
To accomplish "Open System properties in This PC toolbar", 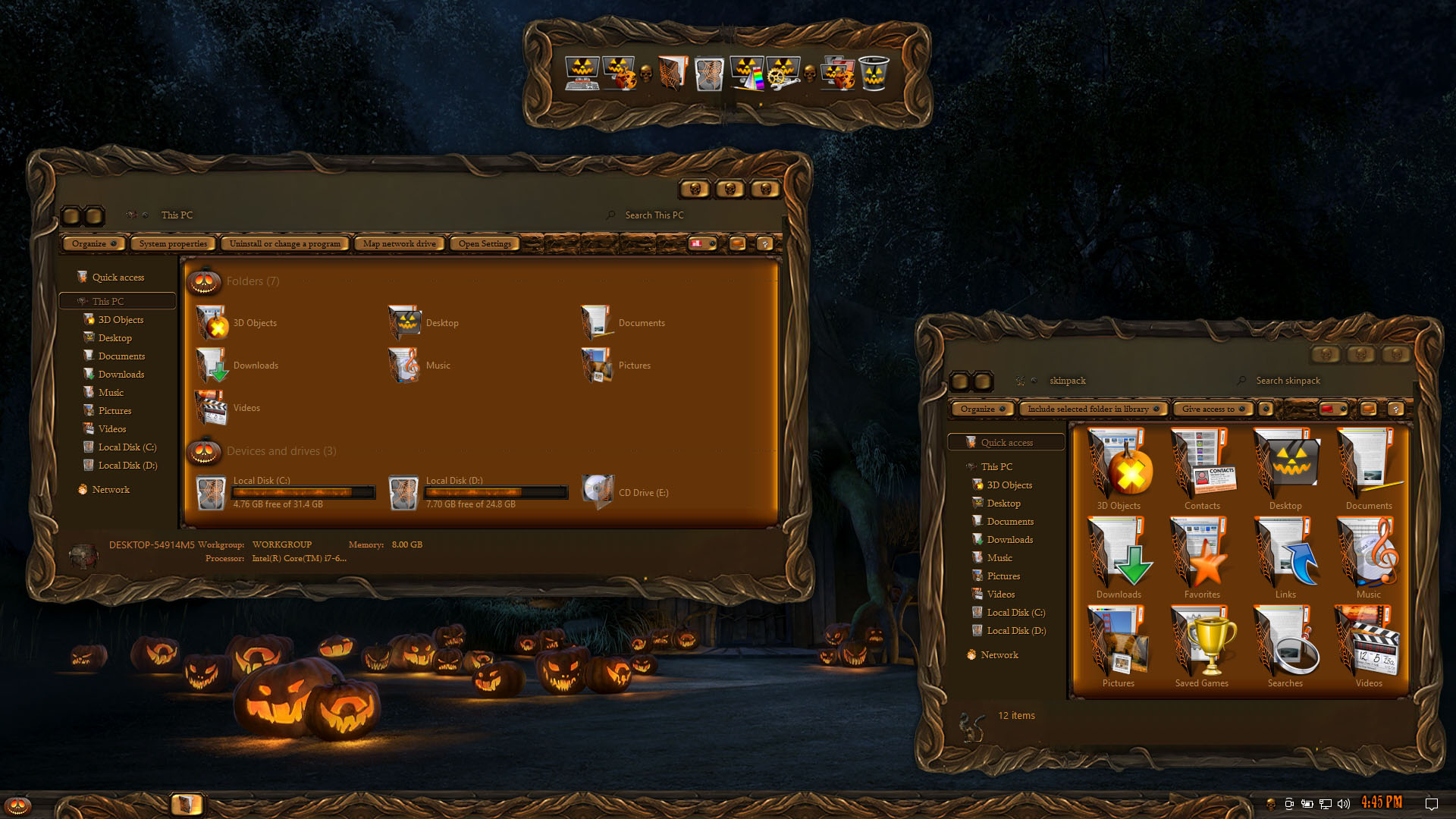I will coord(173,243).
